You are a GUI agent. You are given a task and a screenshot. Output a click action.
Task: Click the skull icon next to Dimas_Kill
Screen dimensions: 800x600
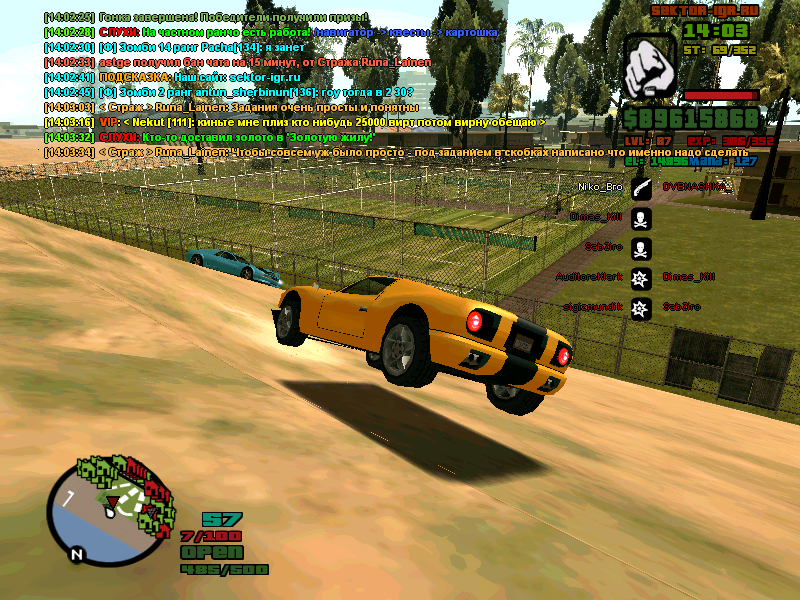(x=641, y=217)
